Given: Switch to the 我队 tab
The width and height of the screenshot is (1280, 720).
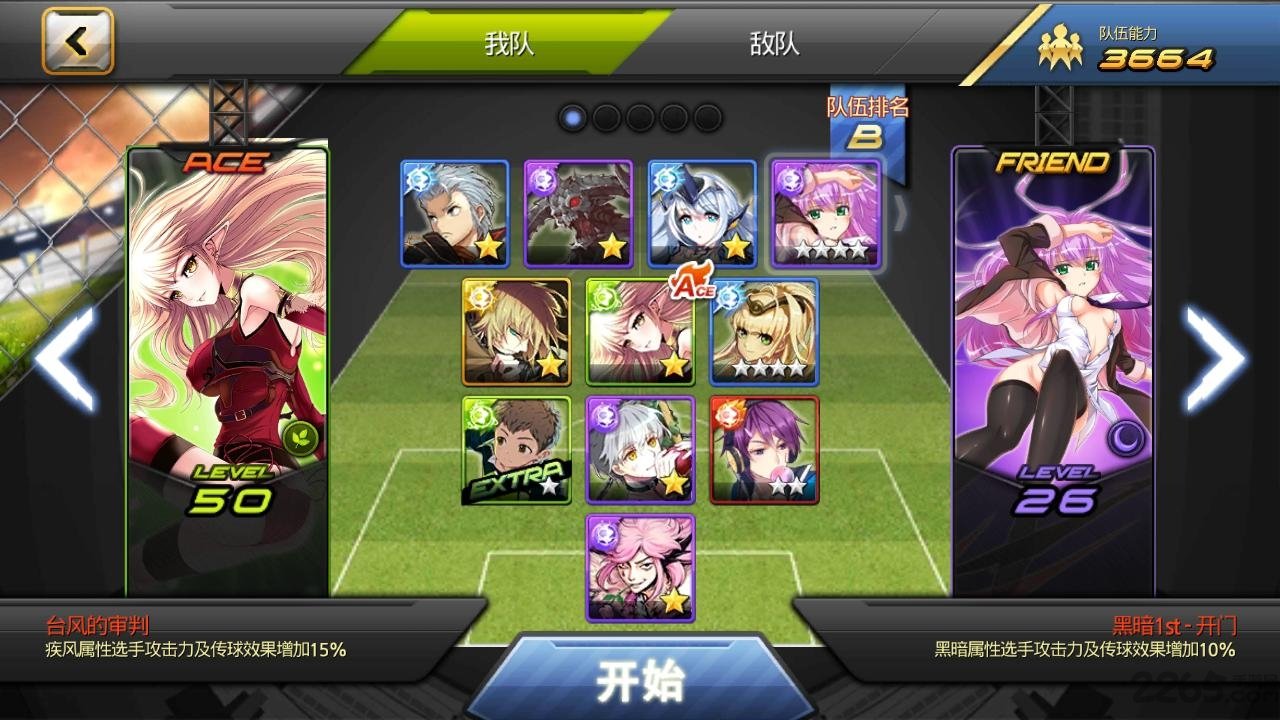Looking at the screenshot, I should pos(509,44).
